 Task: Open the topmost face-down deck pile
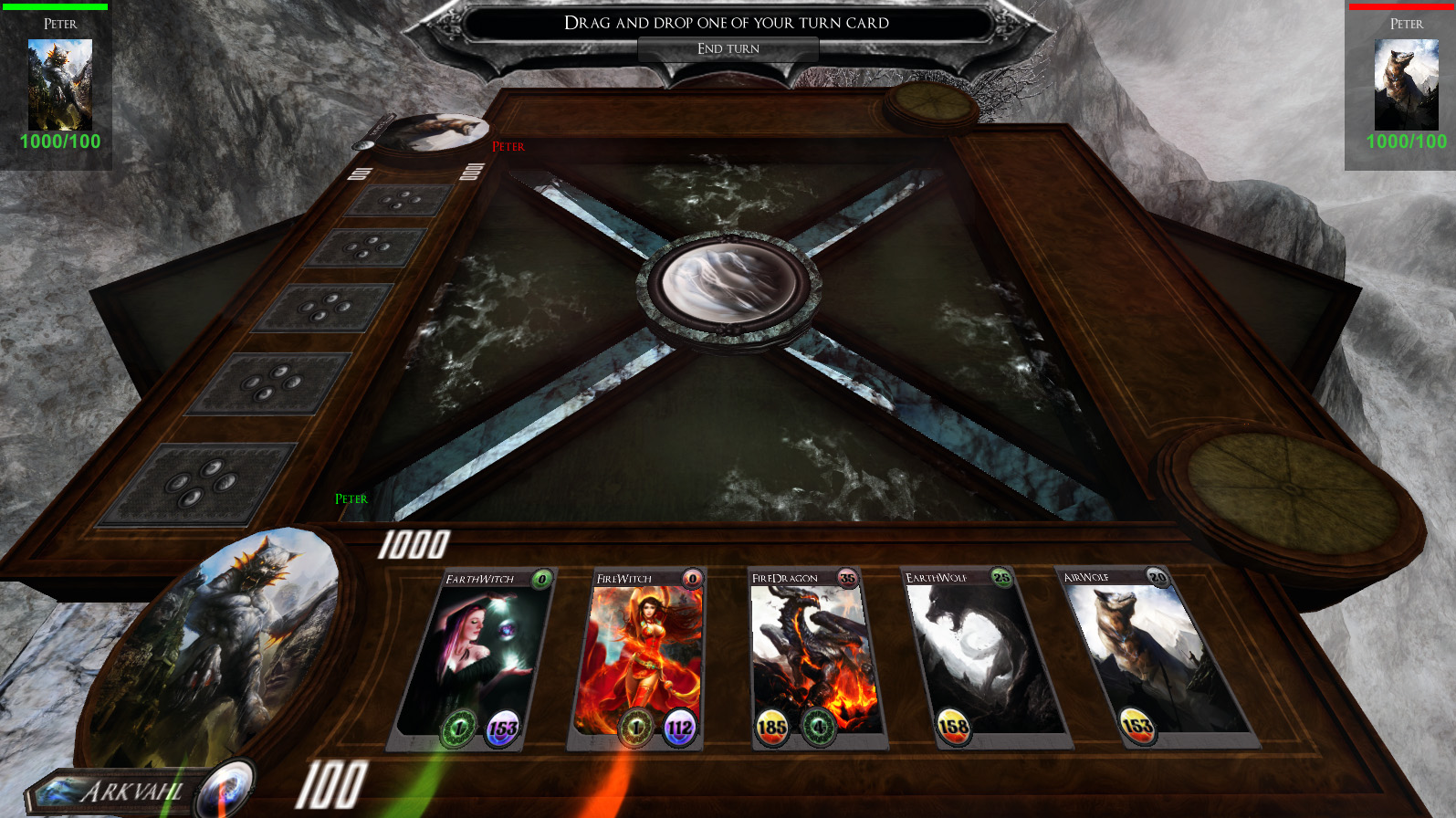(399, 199)
